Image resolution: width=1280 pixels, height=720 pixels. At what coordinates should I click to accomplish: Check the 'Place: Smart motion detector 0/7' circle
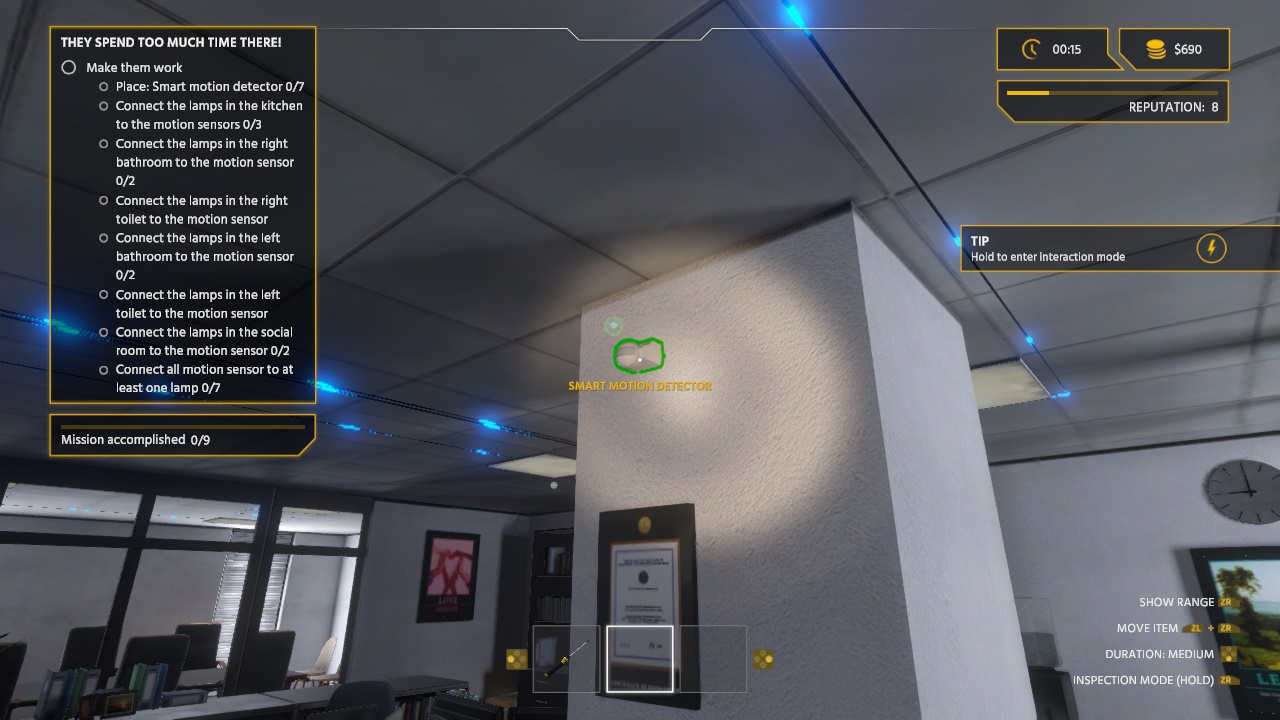[103, 87]
